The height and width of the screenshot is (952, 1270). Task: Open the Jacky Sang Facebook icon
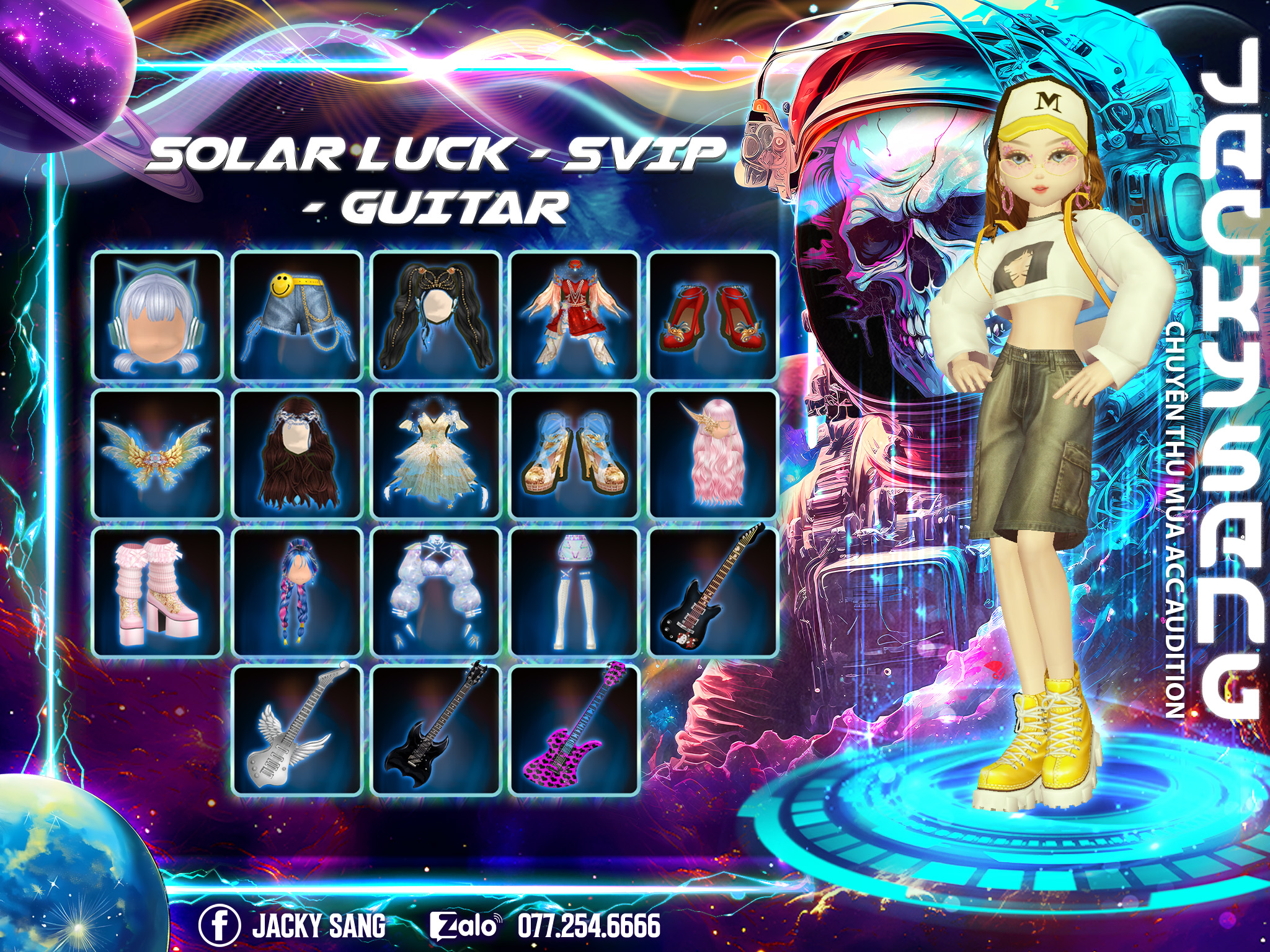219,925
